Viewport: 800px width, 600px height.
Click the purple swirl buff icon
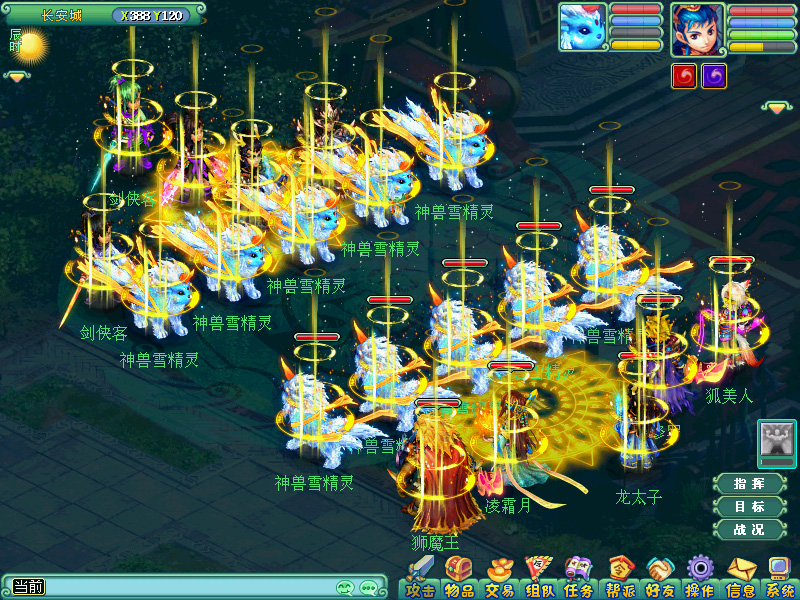714,76
